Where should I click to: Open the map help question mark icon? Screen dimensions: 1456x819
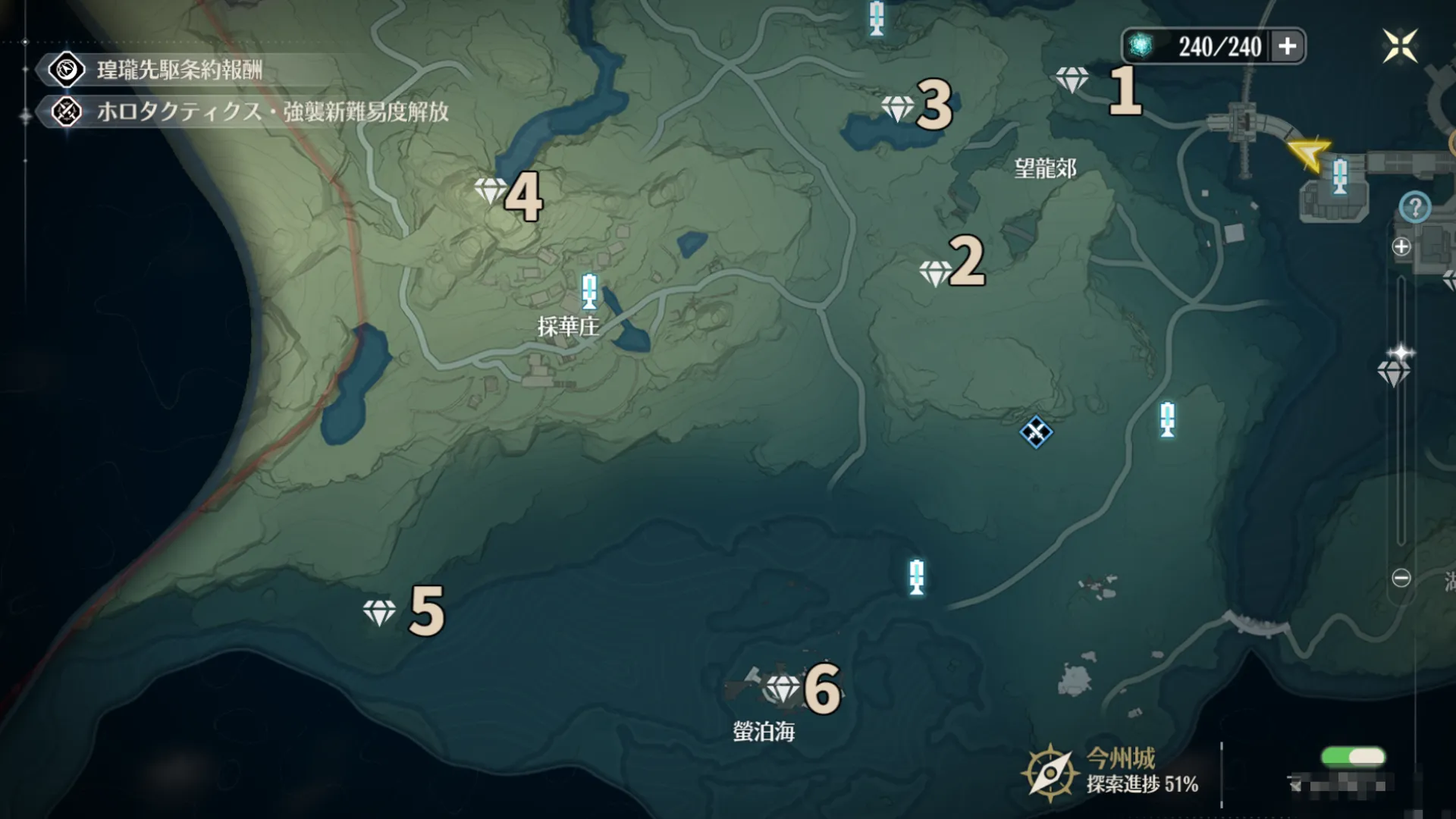[x=1414, y=207]
